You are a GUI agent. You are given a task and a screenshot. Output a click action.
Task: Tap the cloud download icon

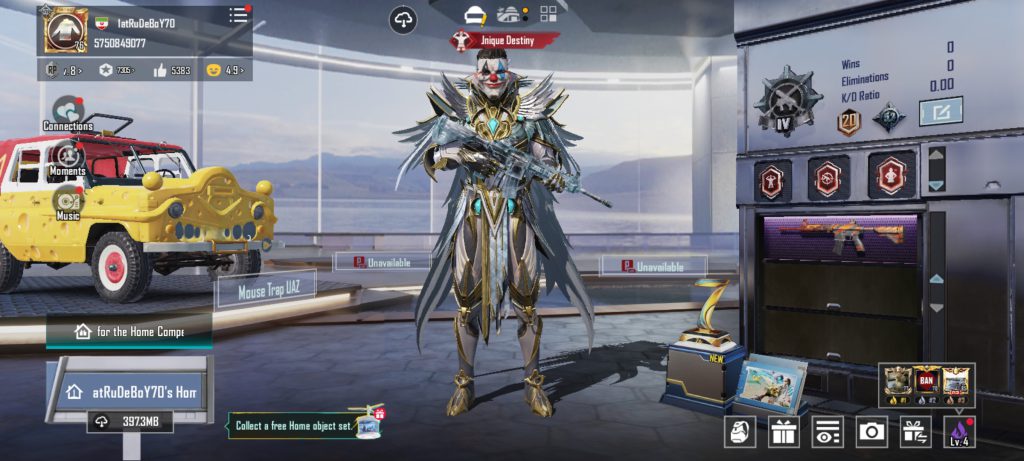pyautogui.click(x=403, y=19)
